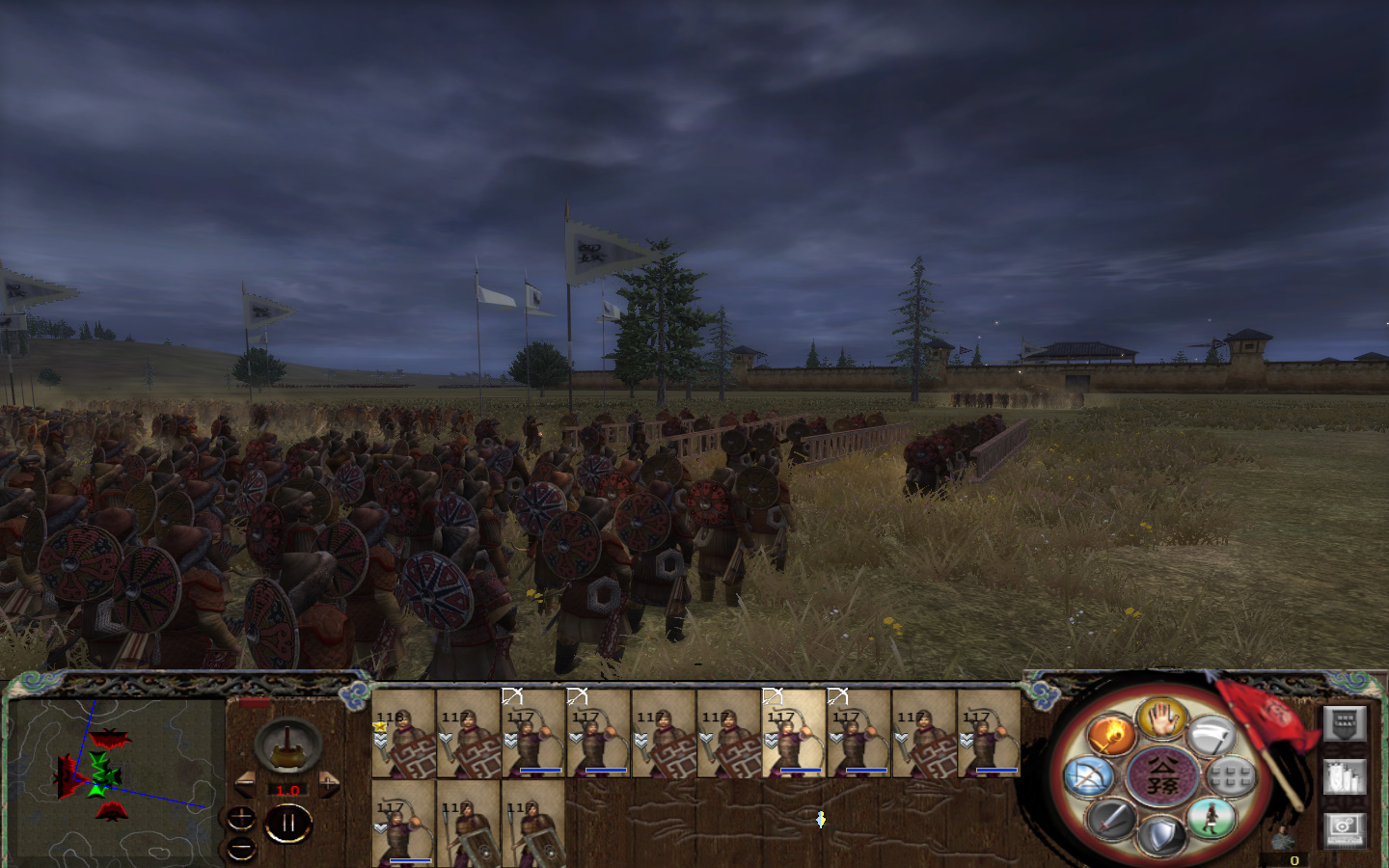
Task: Click the circular plus zoom button
Action: point(240,819)
